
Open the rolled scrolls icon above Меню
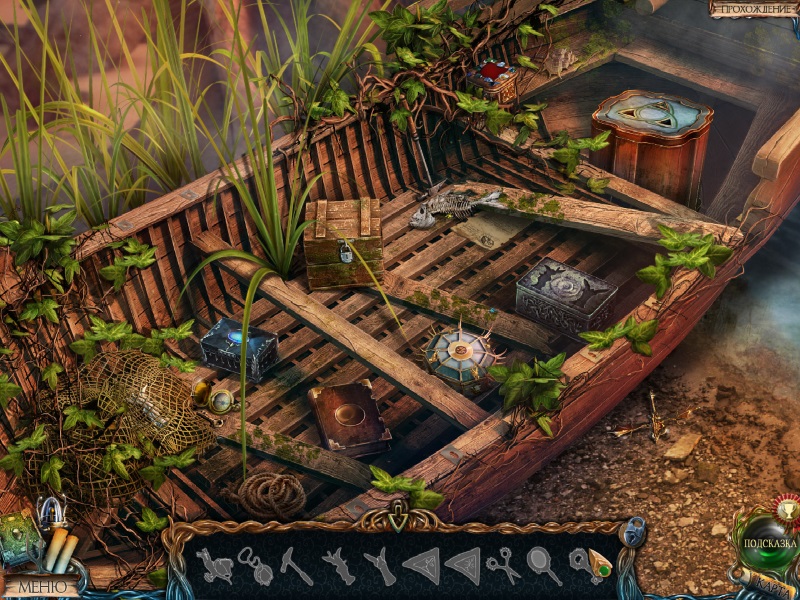61,551
